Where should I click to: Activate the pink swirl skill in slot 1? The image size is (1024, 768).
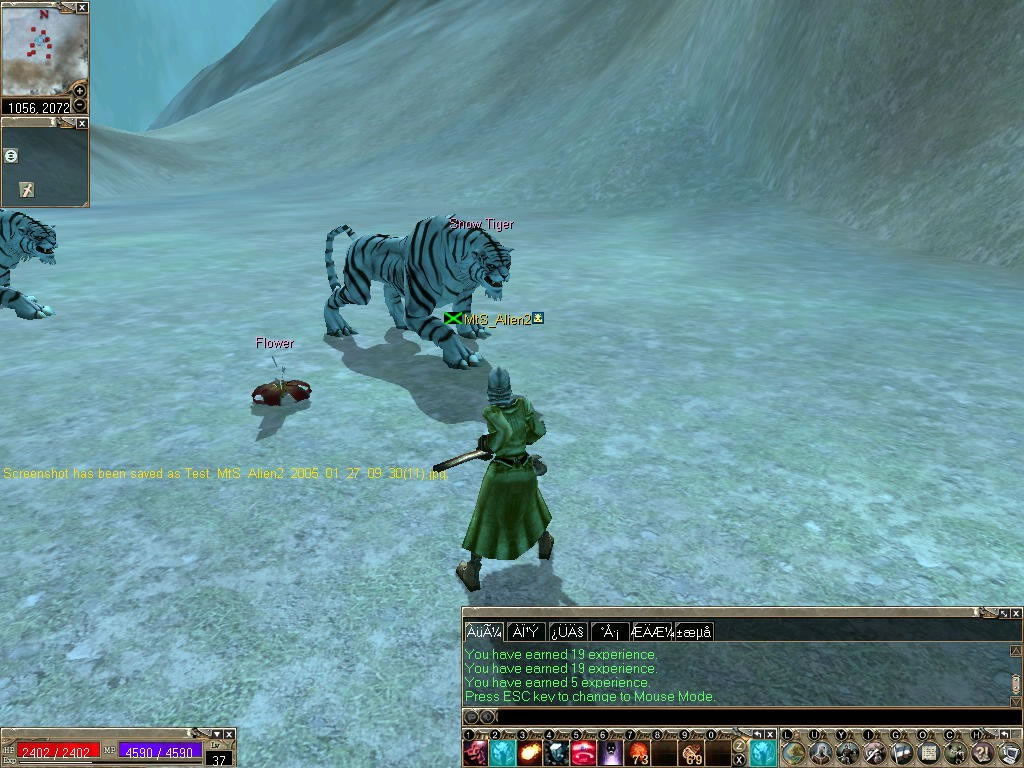pyautogui.click(x=476, y=753)
